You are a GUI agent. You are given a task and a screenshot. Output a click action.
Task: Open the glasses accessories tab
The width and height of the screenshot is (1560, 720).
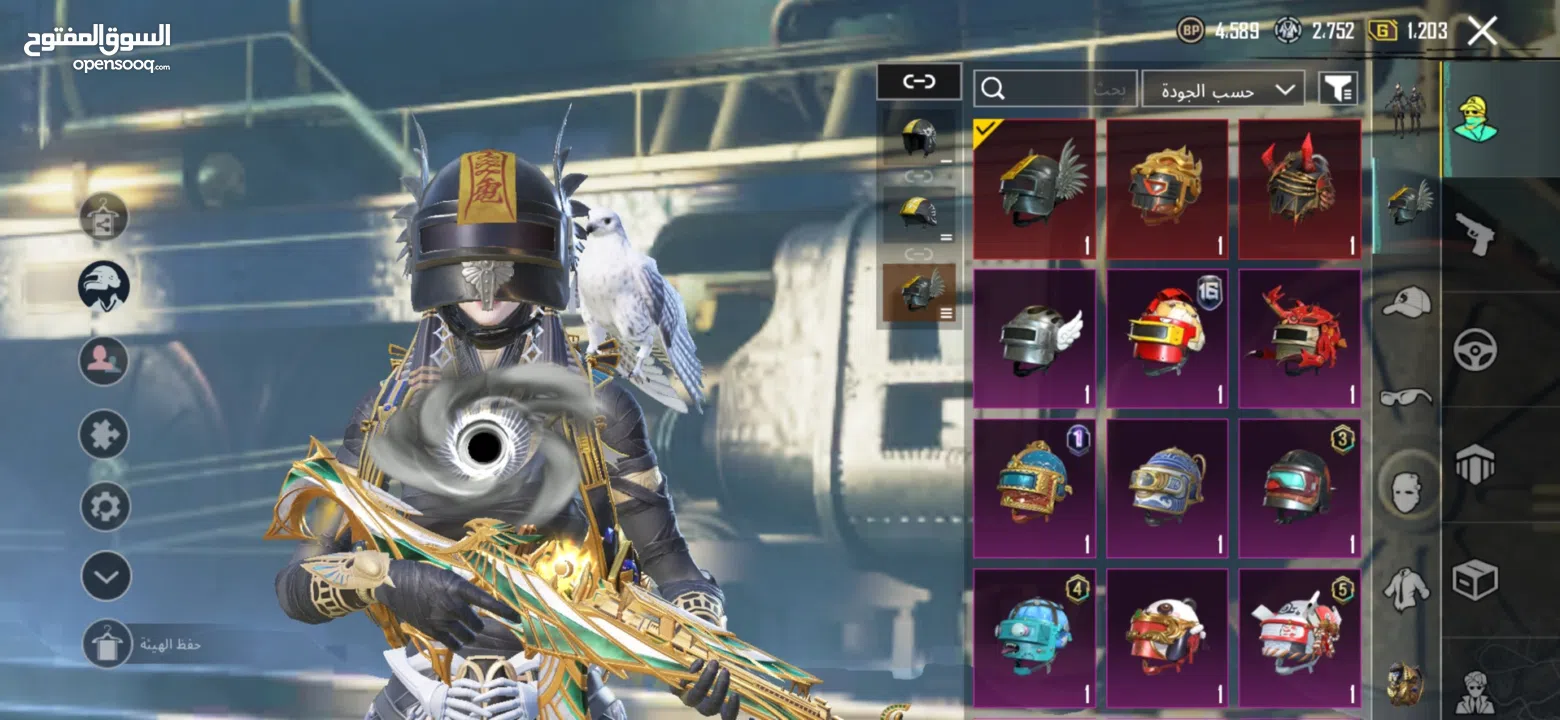(1406, 397)
